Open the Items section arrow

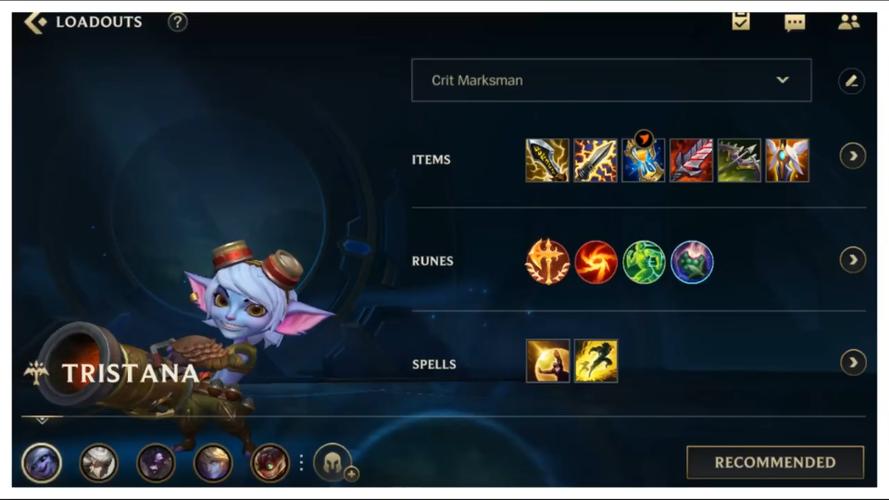click(852, 156)
